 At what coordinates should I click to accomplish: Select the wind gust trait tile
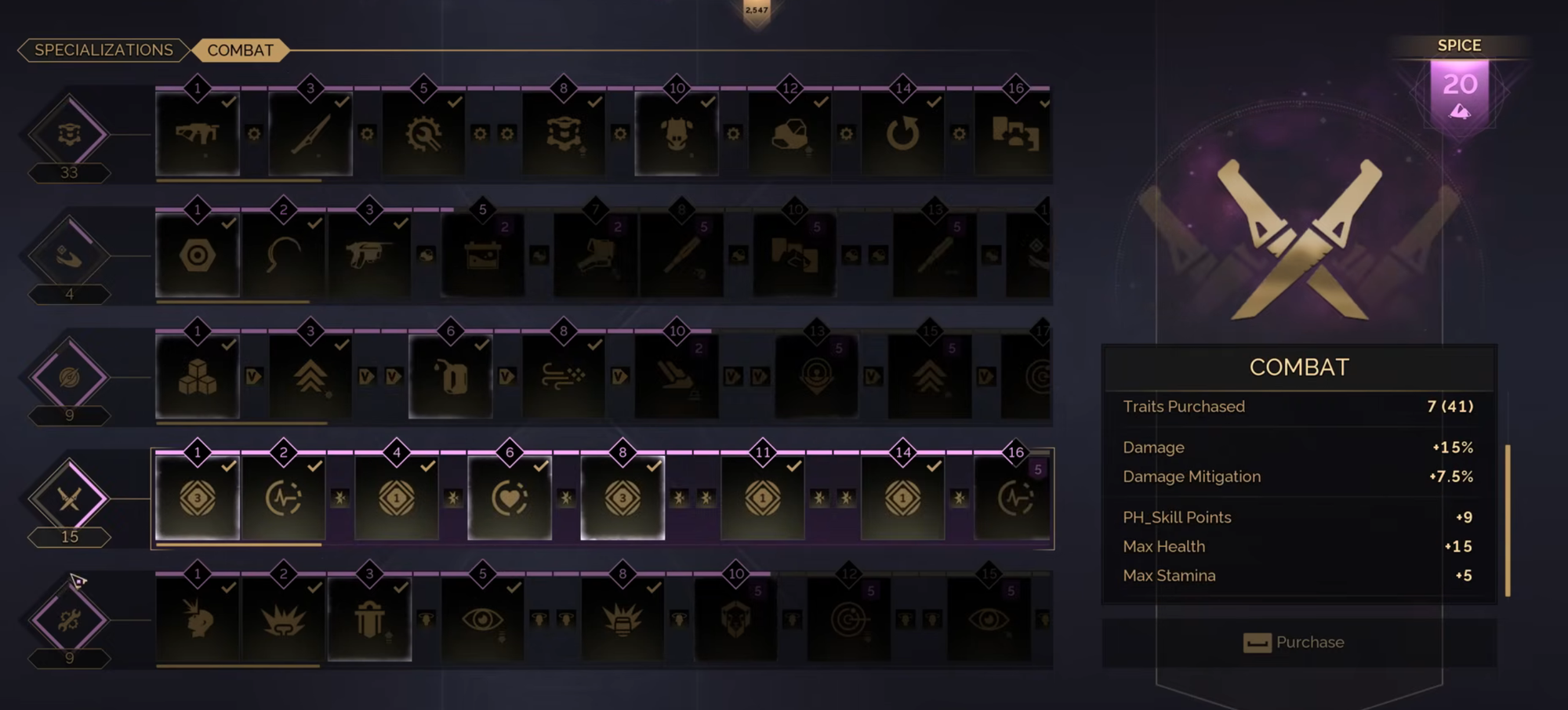tap(564, 377)
